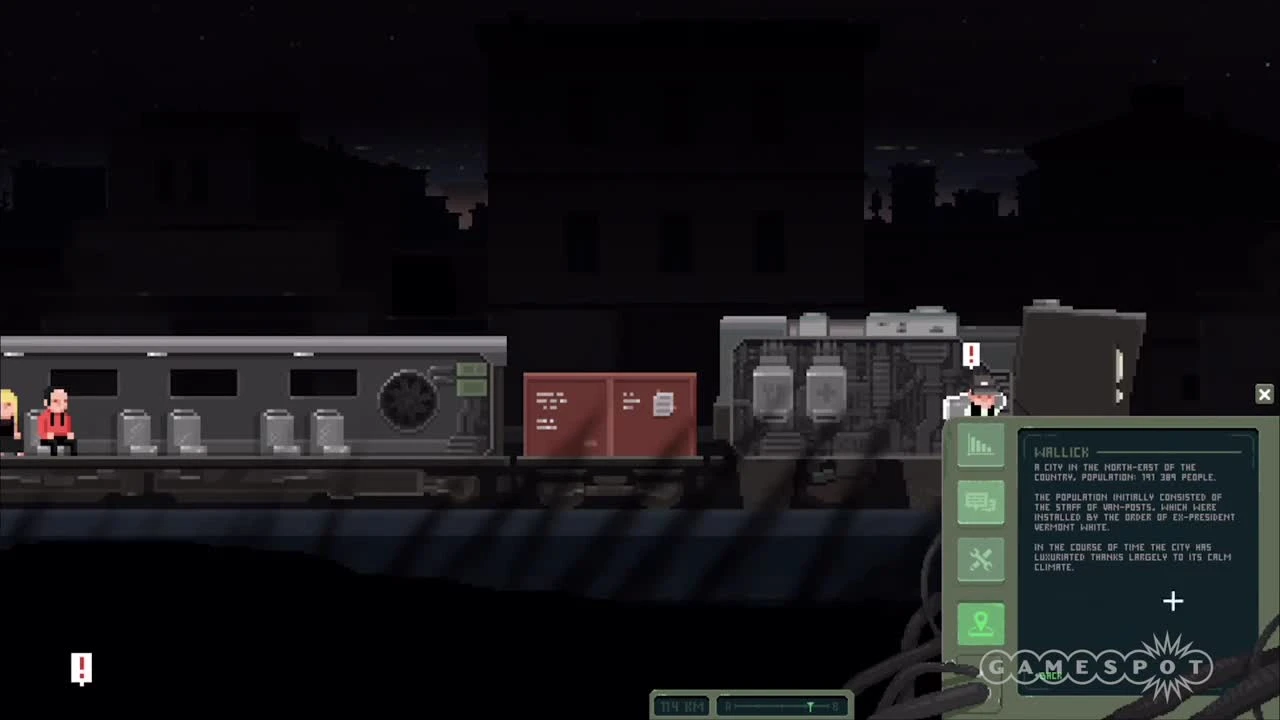Click the exclamation mark near the bottom-left

(81, 668)
